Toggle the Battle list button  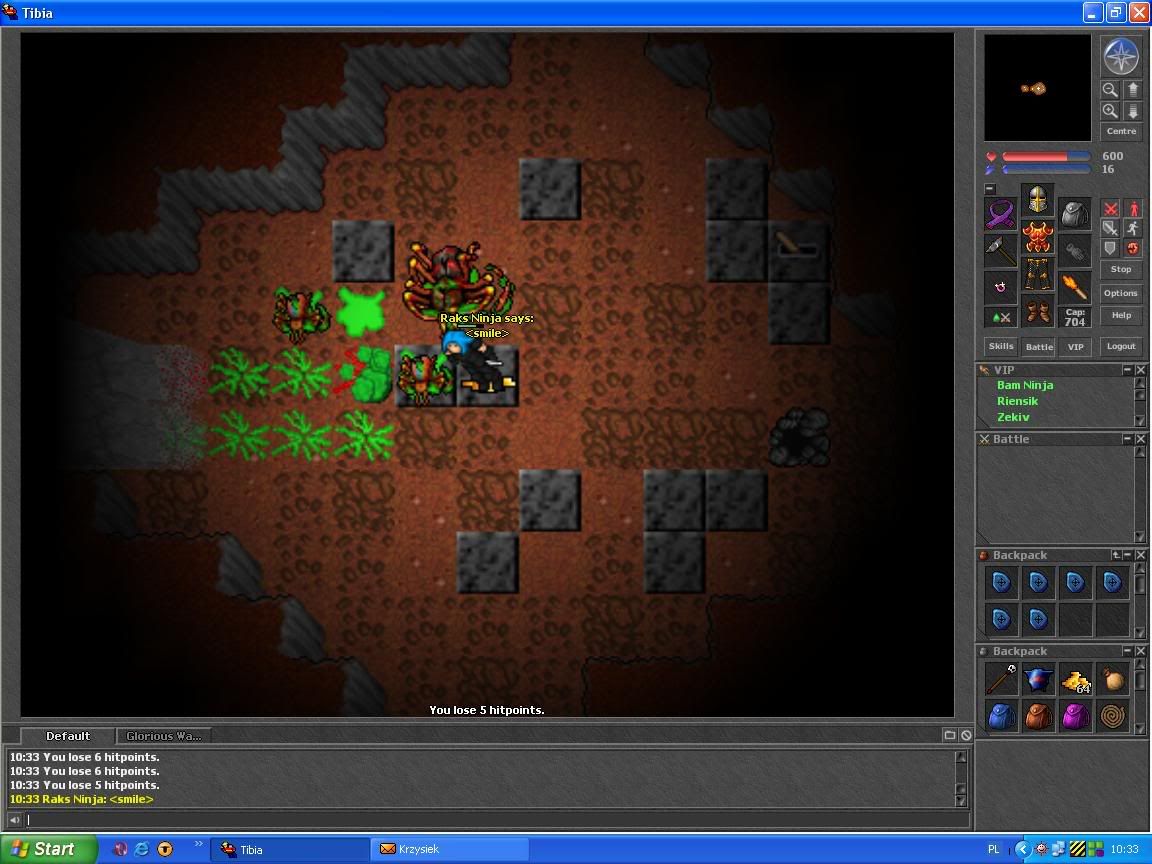1039,346
